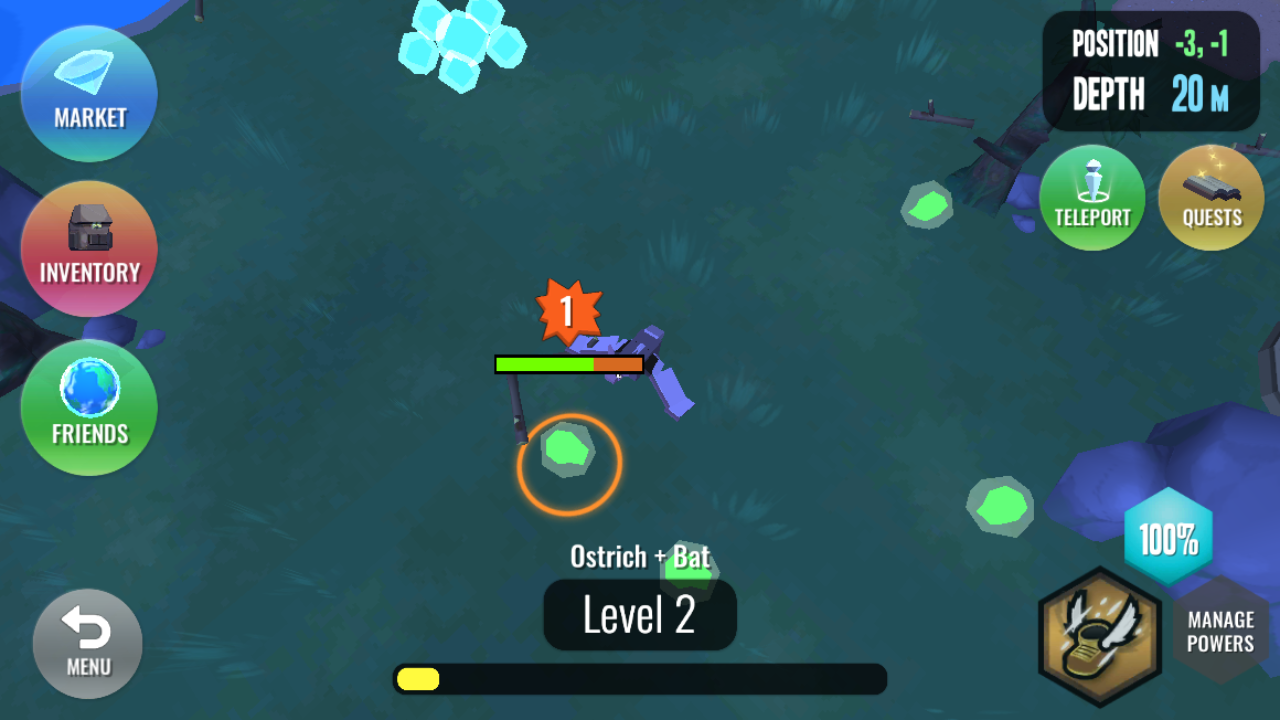Open the Quests panel

(x=1211, y=197)
